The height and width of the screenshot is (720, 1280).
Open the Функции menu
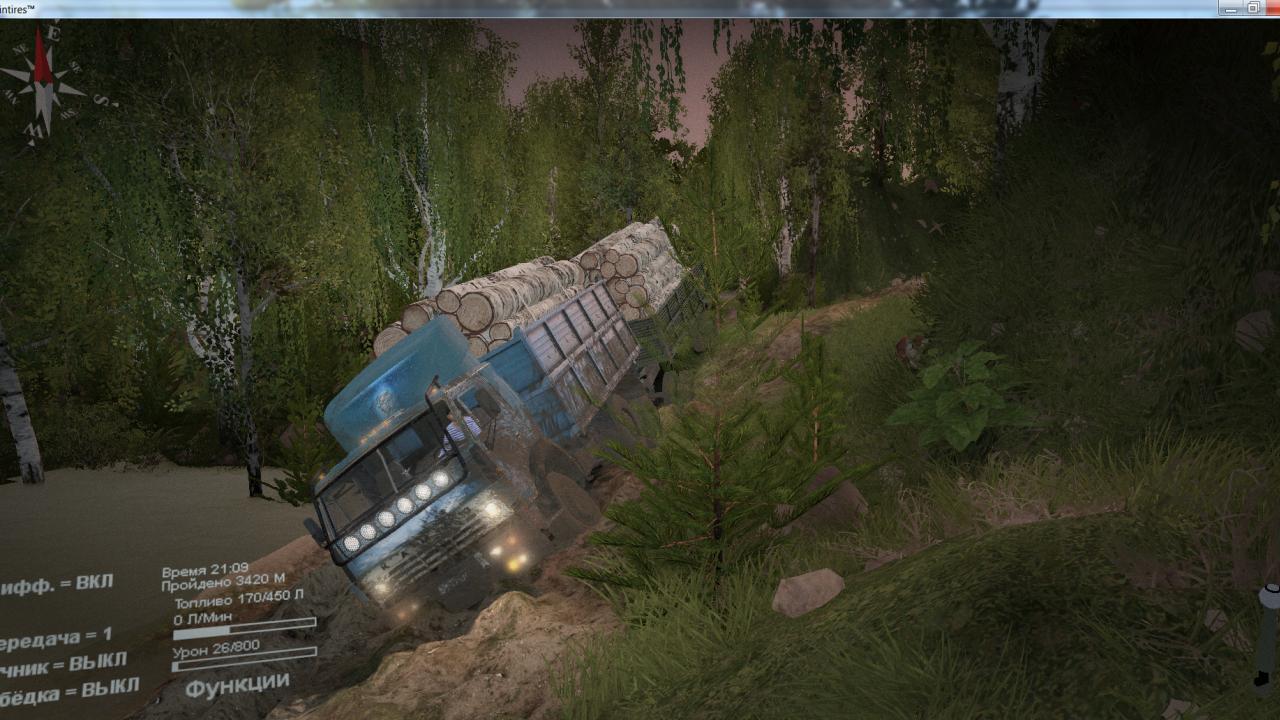point(238,686)
